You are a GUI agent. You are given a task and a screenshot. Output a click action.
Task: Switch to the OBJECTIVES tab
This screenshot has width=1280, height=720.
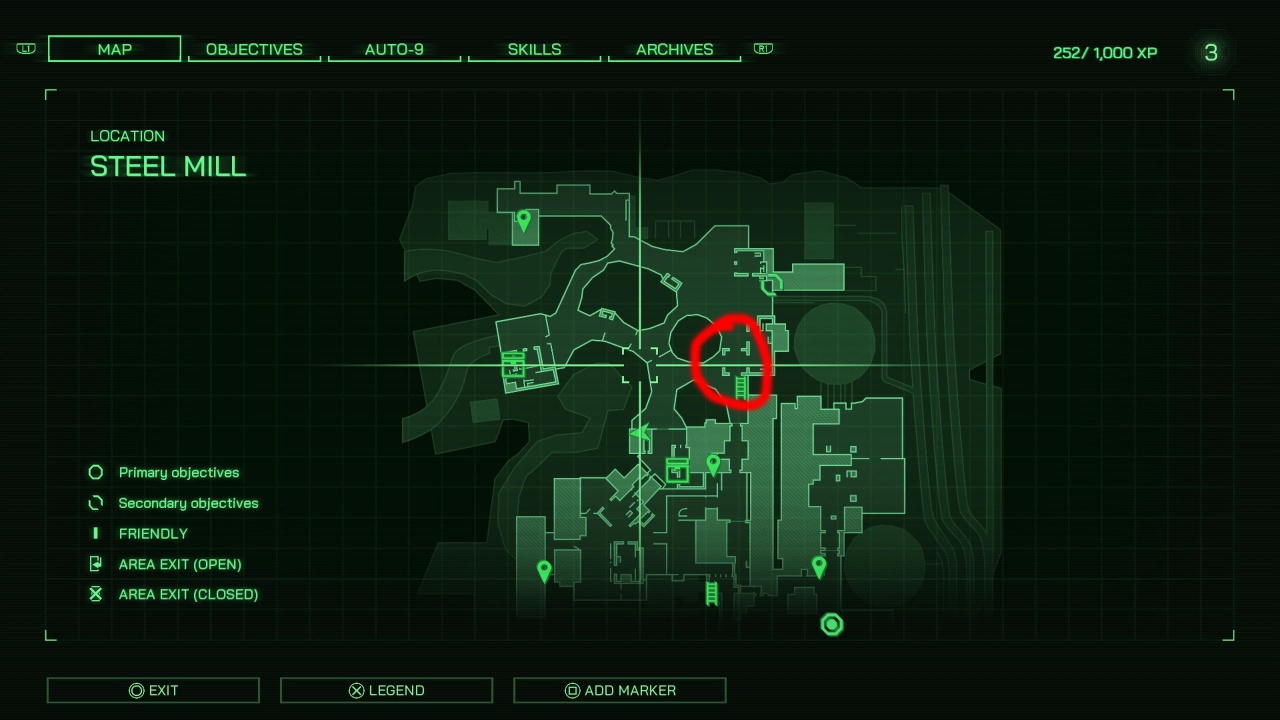pos(254,49)
